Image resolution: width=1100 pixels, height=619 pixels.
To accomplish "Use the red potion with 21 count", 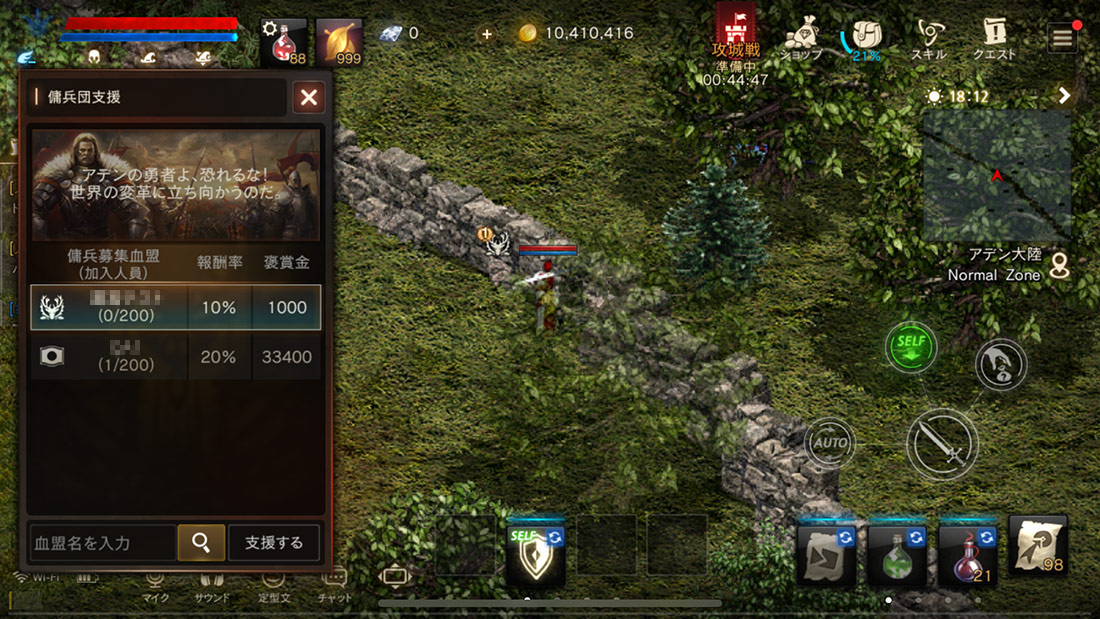I will (967, 555).
